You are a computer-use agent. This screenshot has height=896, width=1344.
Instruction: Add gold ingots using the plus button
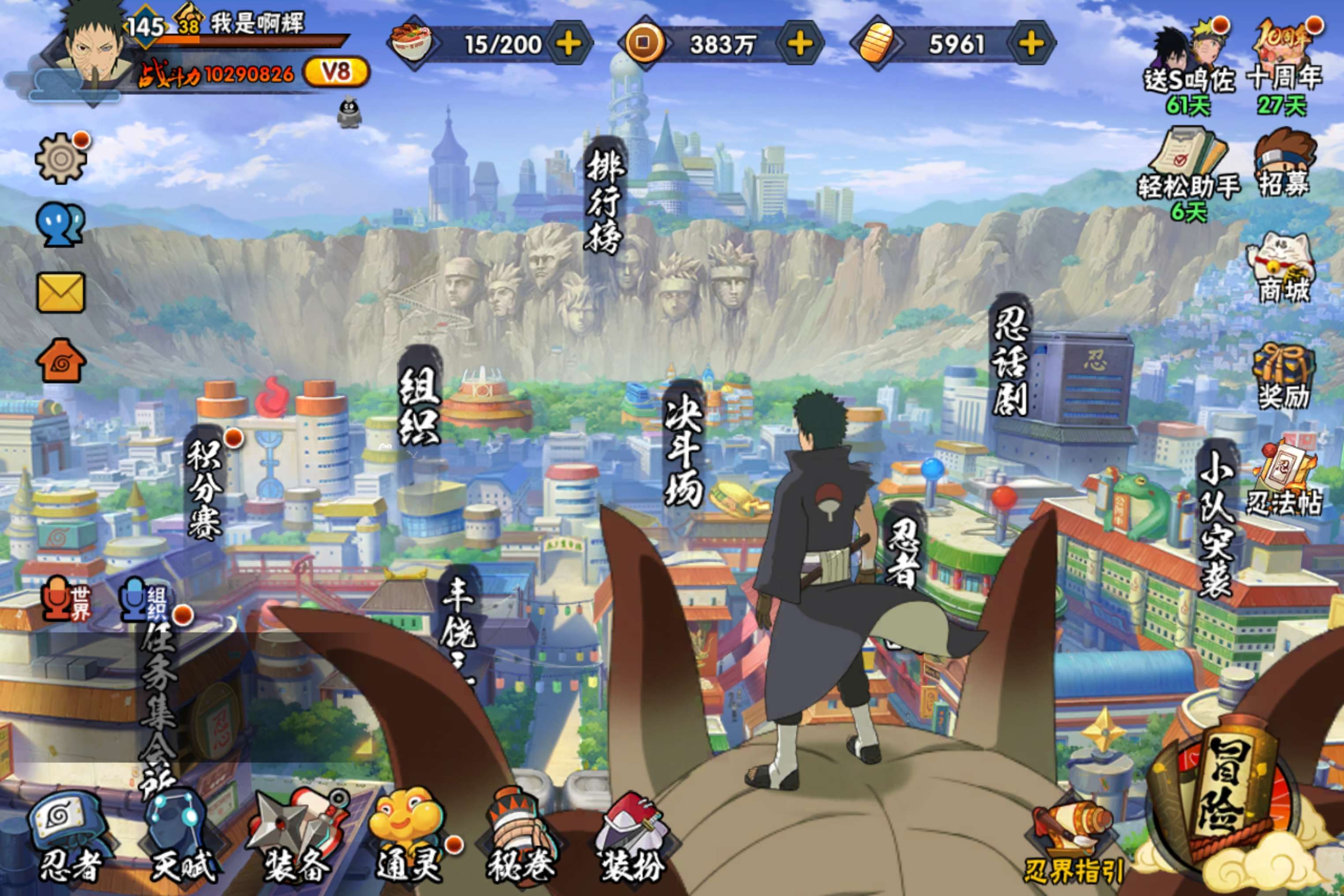[x=1031, y=44]
